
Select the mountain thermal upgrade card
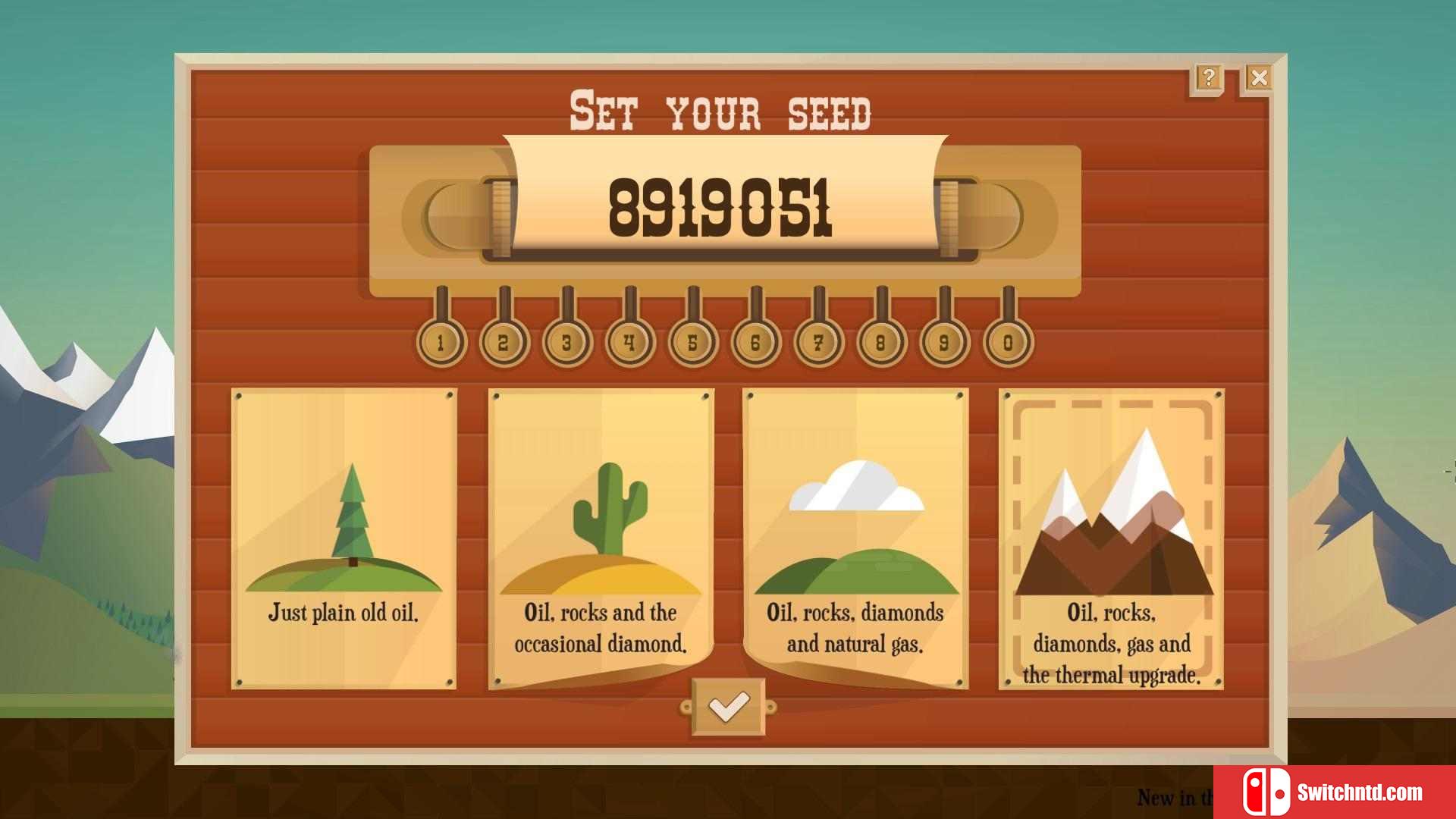point(1111,538)
